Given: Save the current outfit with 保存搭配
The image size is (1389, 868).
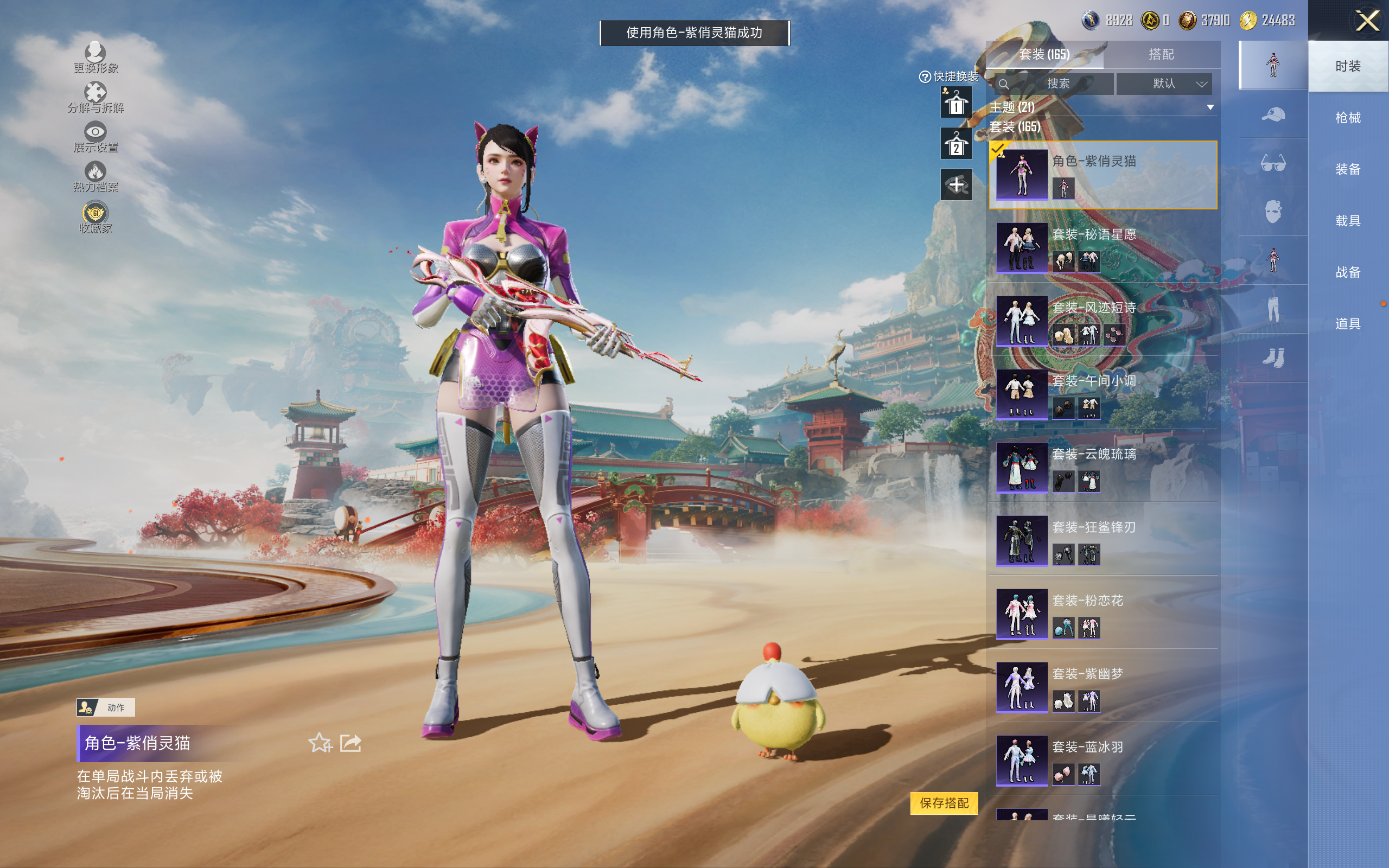Looking at the screenshot, I should [x=944, y=802].
